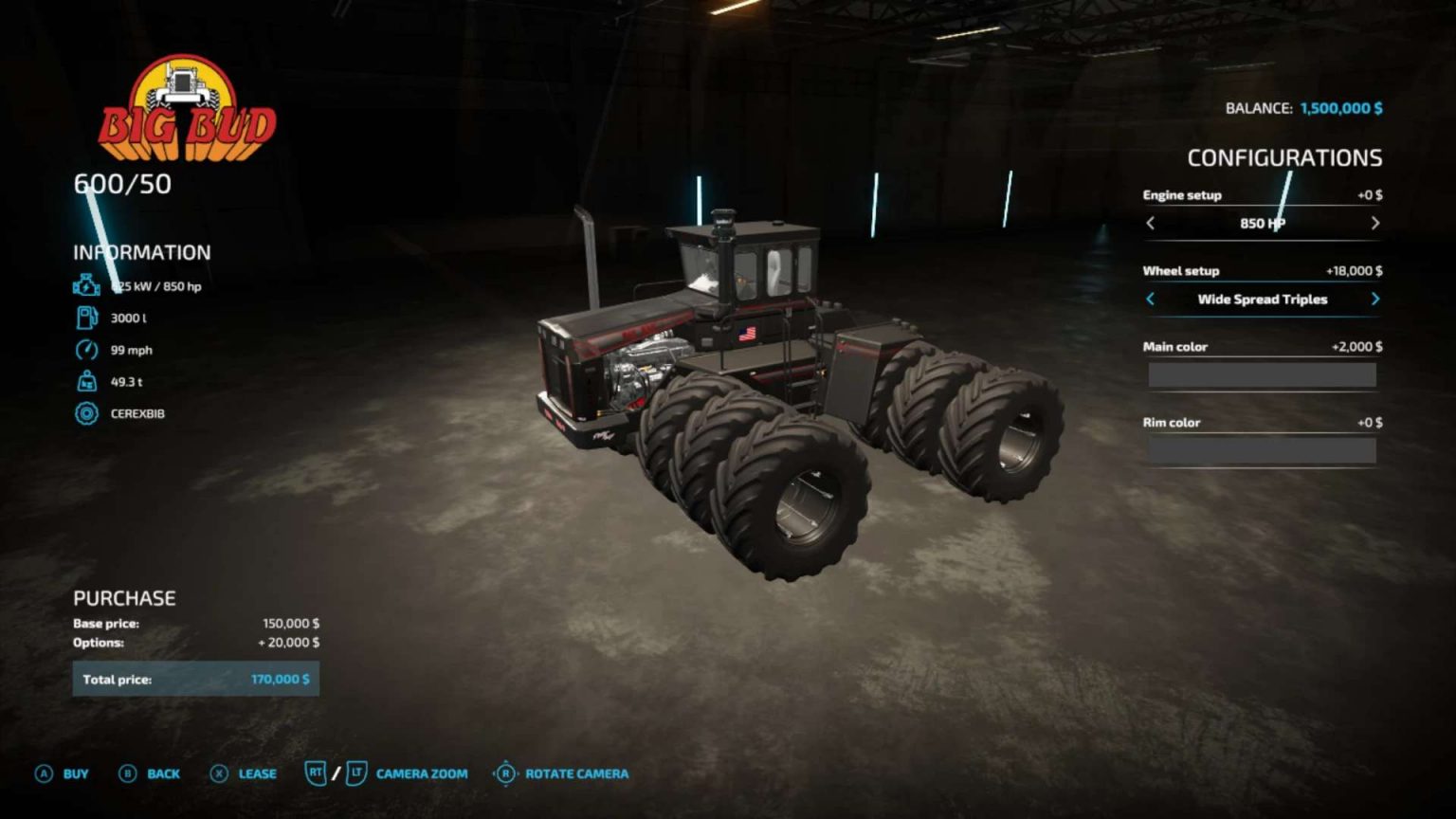Toggle to next engine setup option
This screenshot has width=1456, height=819.
pos(1376,224)
